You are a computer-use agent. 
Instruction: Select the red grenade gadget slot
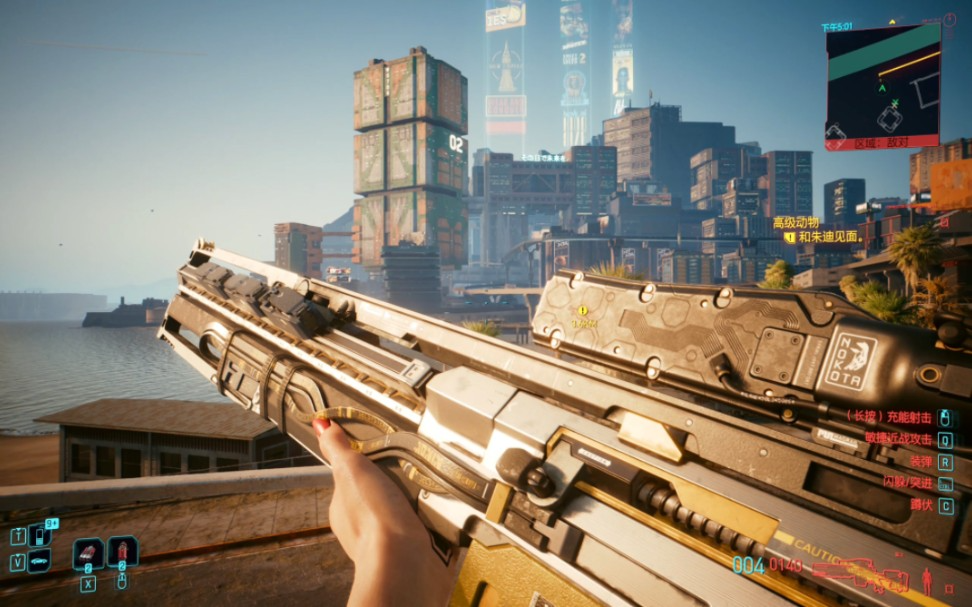[x=122, y=552]
